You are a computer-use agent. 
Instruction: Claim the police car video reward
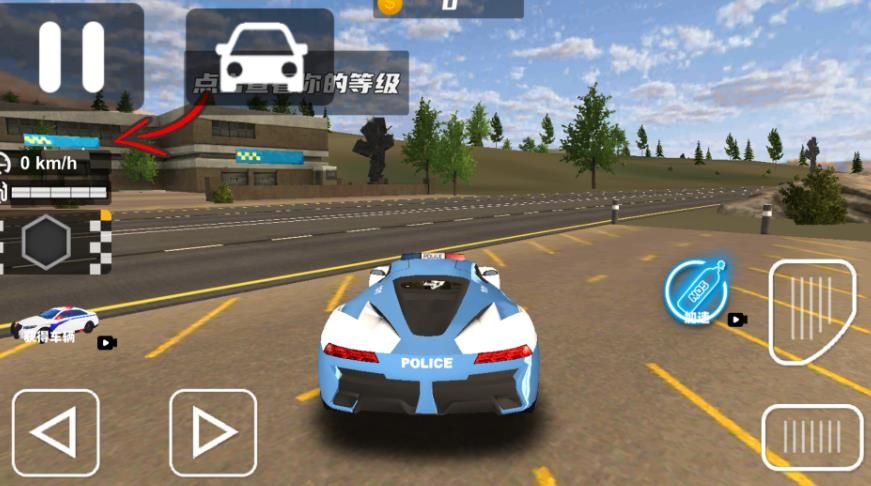58,326
